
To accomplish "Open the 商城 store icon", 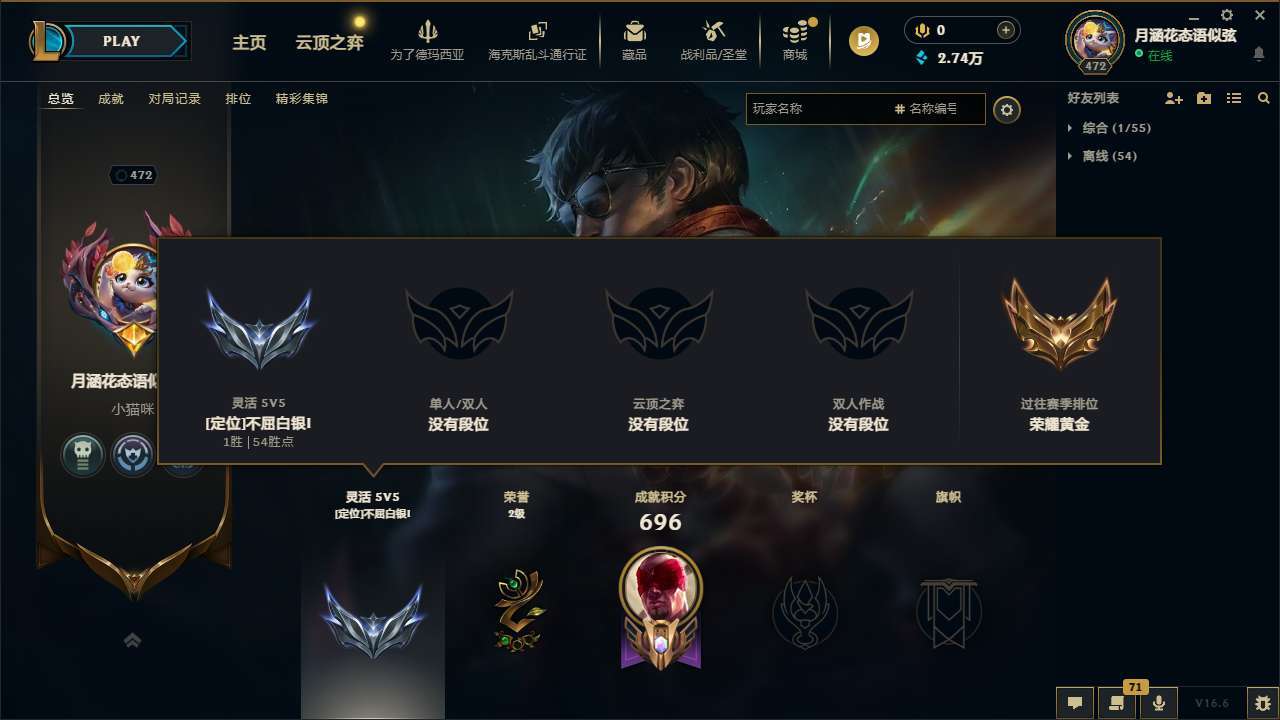I will coord(795,33).
